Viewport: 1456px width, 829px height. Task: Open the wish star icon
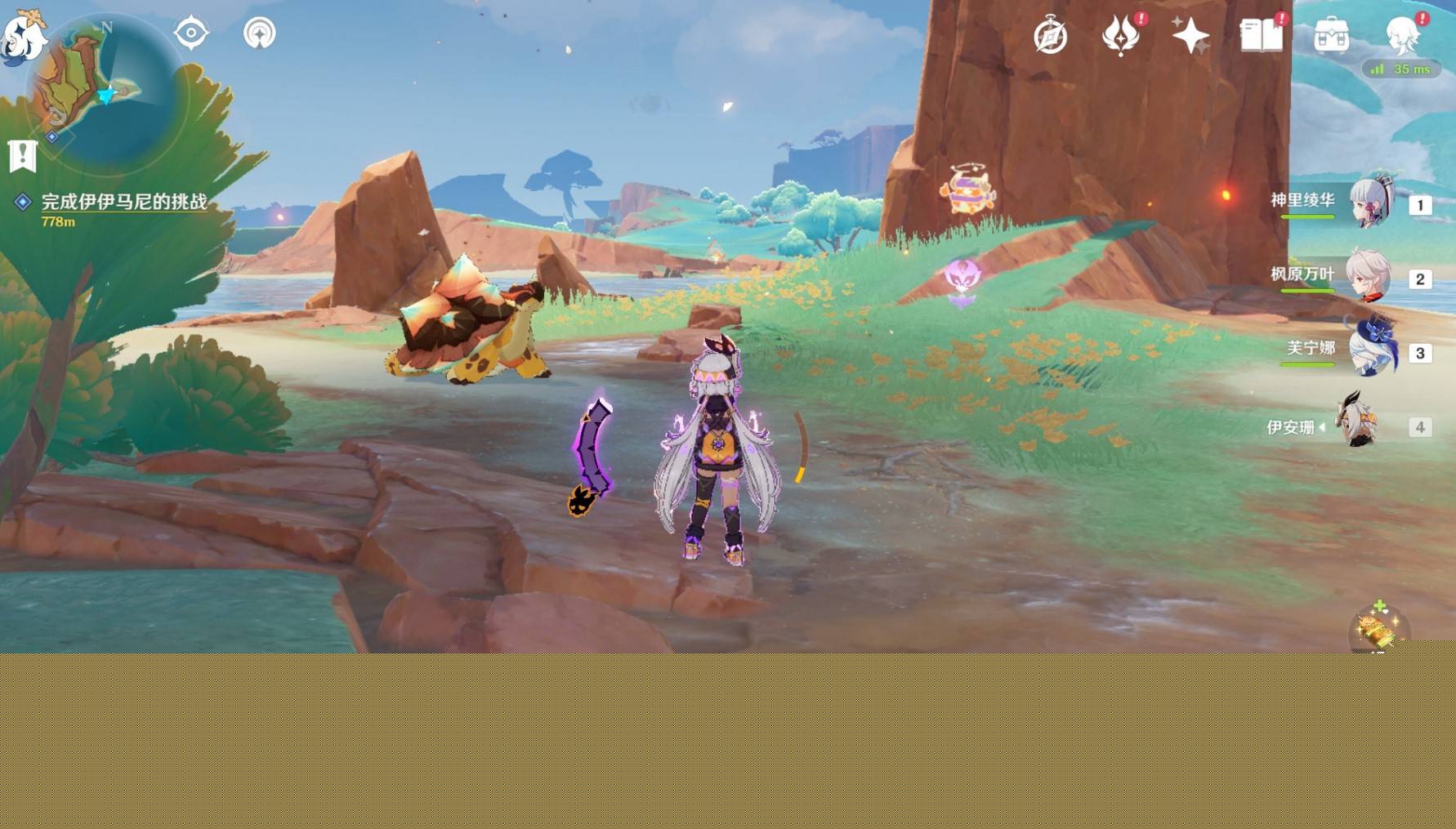pyautogui.click(x=1190, y=36)
